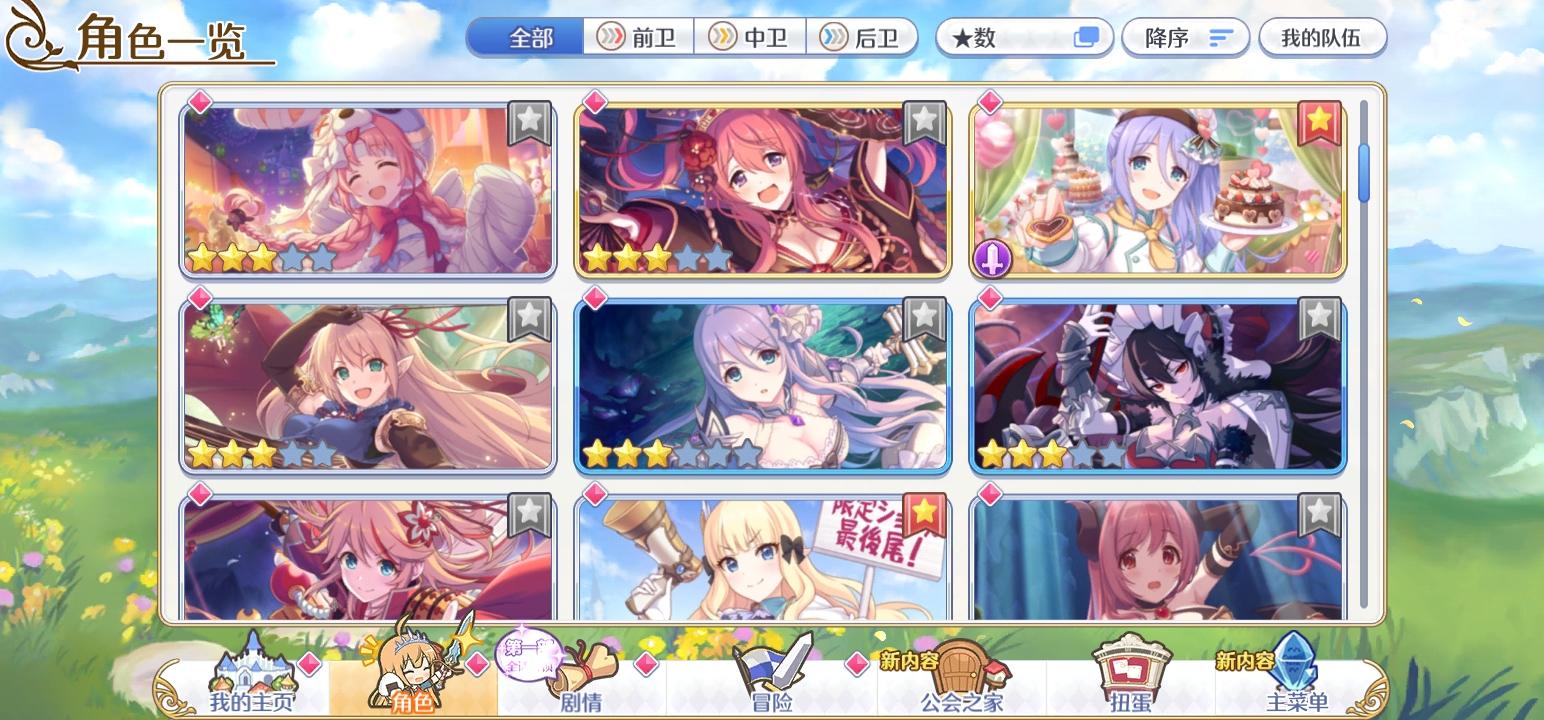Open the 降序 sort order selector
This screenshot has width=1544, height=720.
pos(1185,37)
